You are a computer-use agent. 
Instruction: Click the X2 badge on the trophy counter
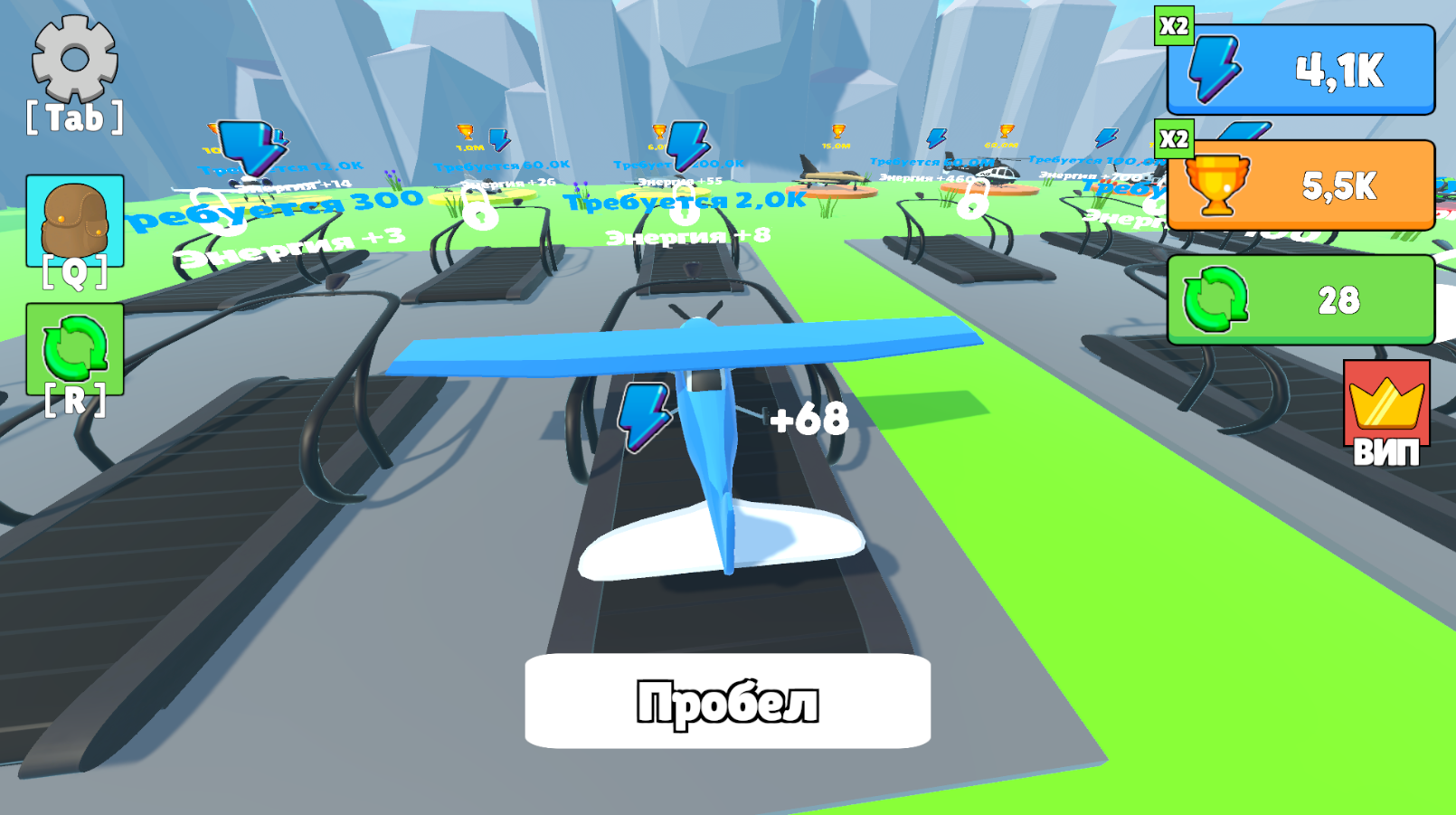click(1176, 137)
